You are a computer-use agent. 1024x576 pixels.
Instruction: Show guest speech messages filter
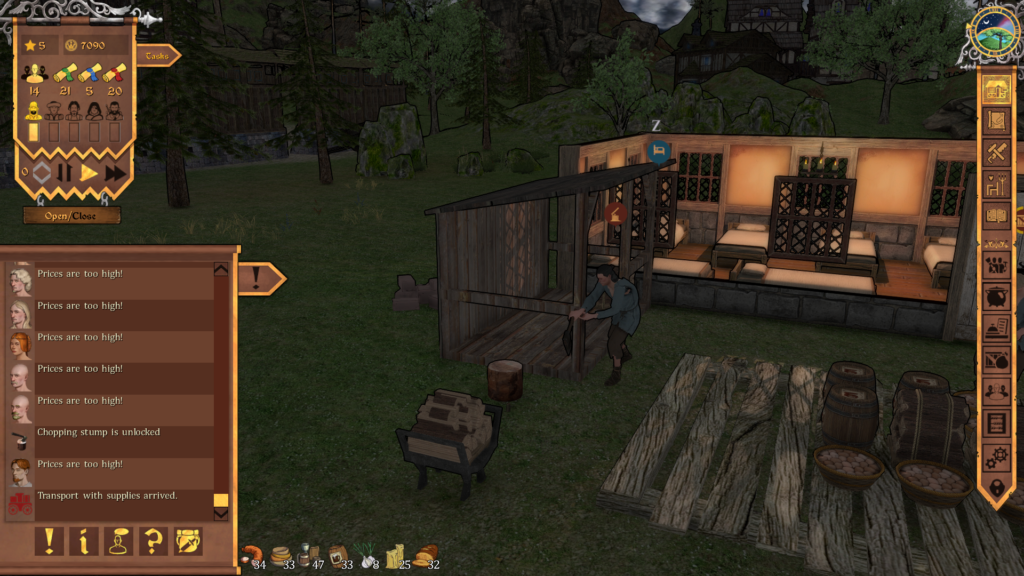(119, 541)
